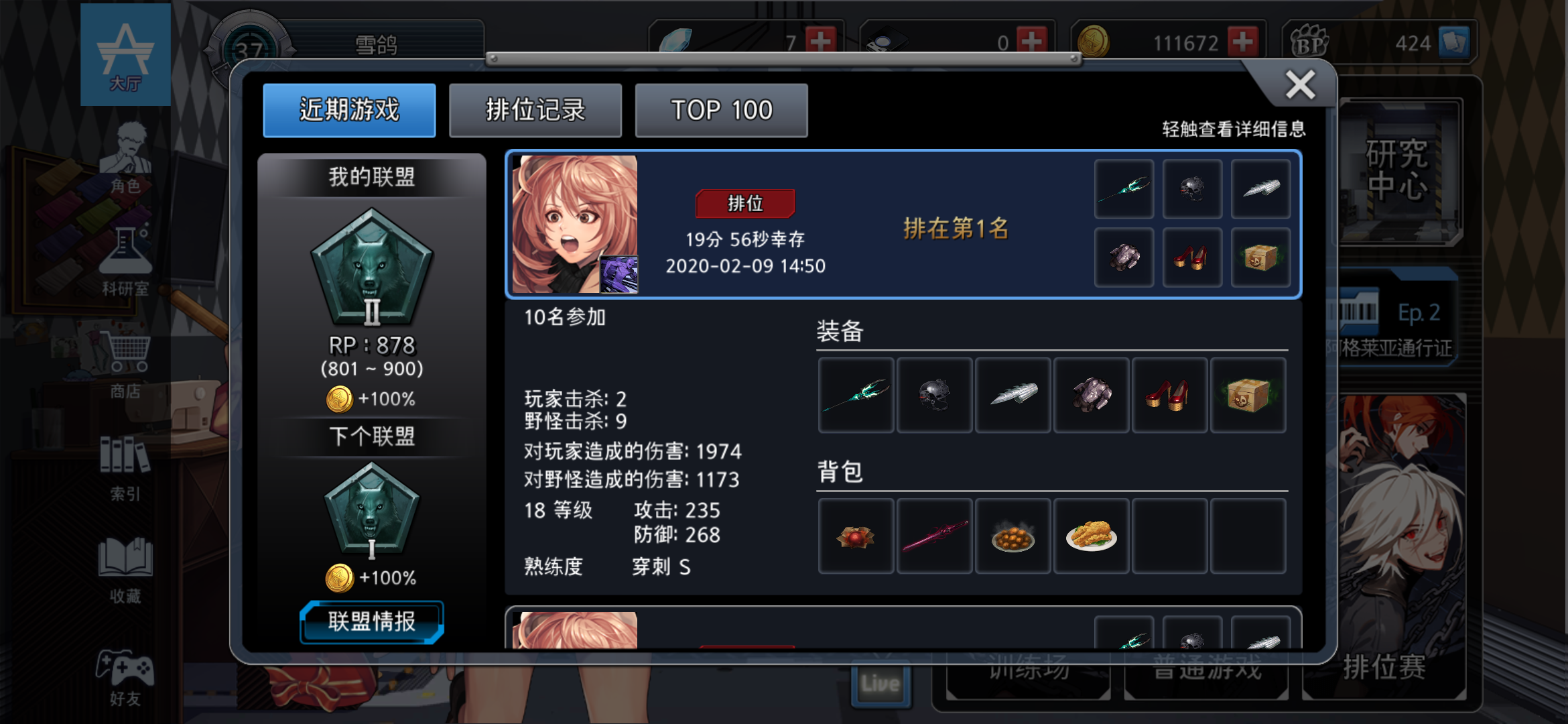Open the 好友 friends gamepad icon
The image size is (1568, 724).
(126, 670)
